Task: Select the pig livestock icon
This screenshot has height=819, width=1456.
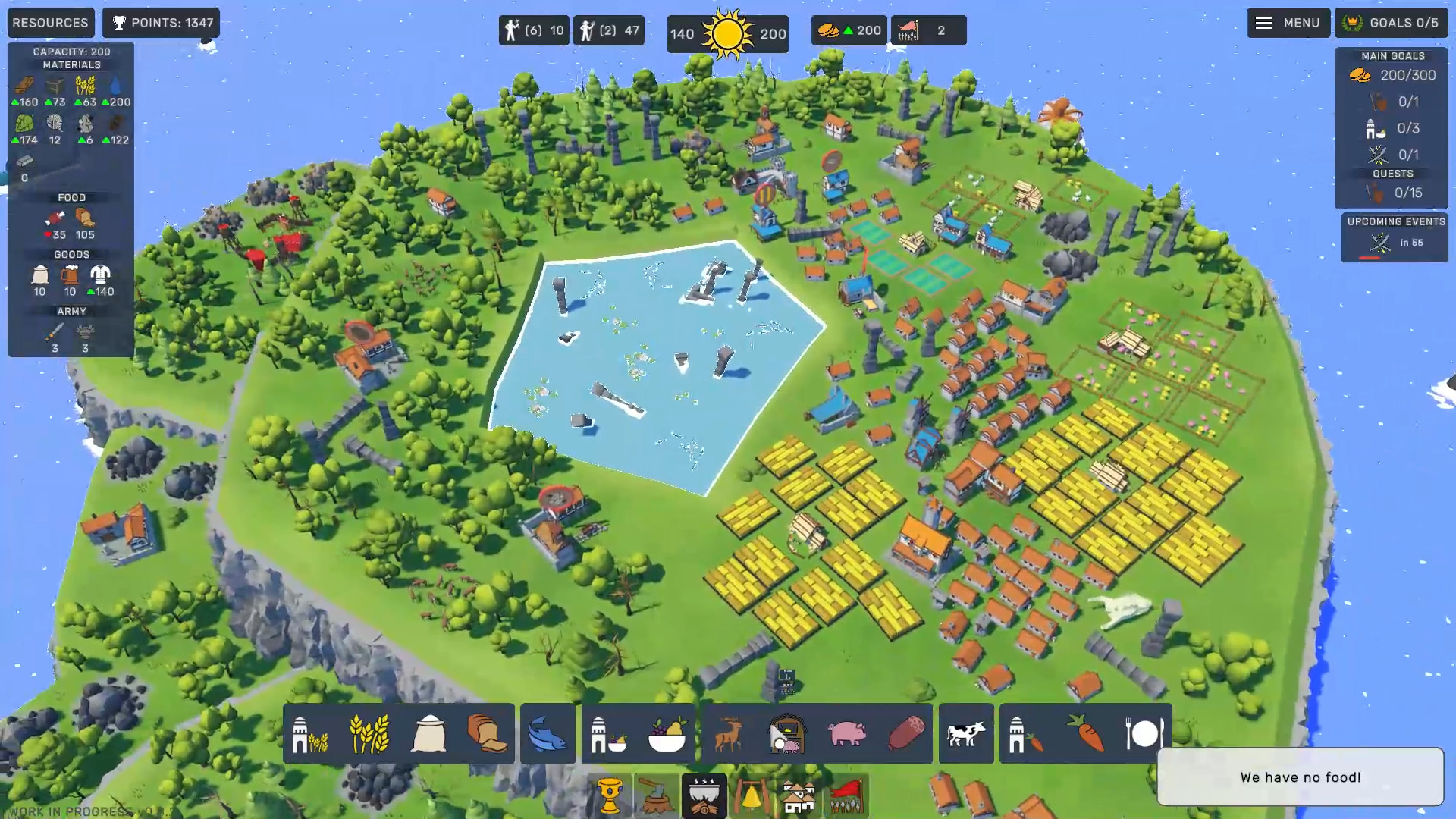Action: coord(847,733)
